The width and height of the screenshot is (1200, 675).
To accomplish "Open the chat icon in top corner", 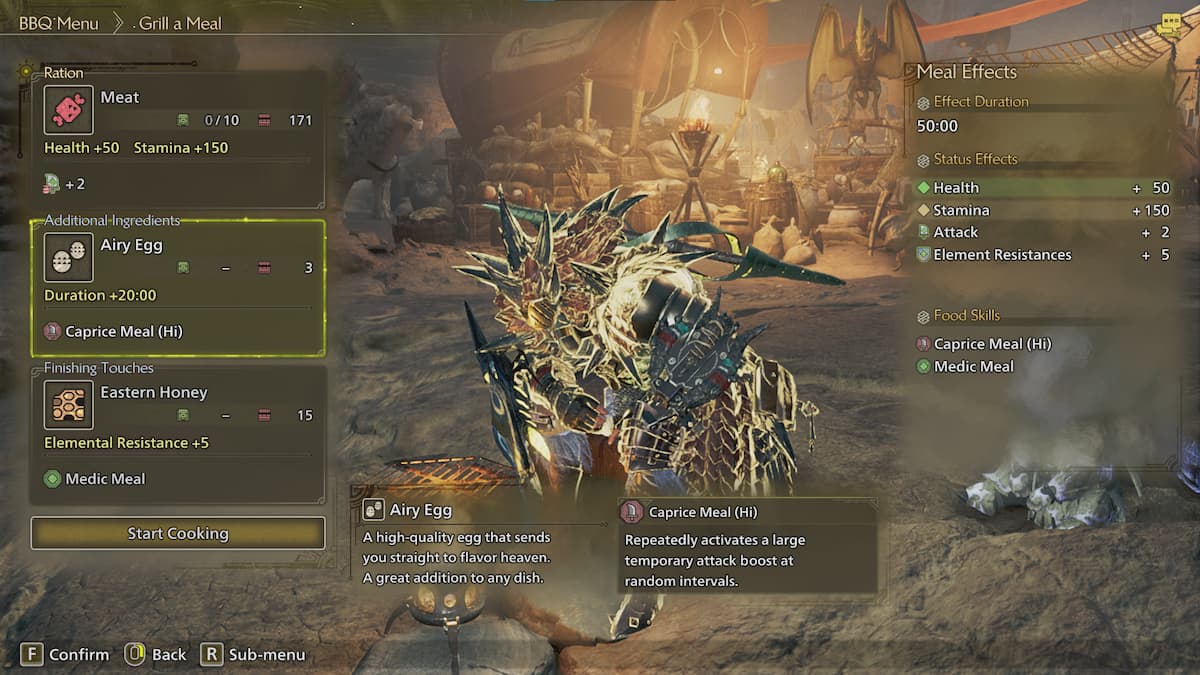I will 1168,26.
